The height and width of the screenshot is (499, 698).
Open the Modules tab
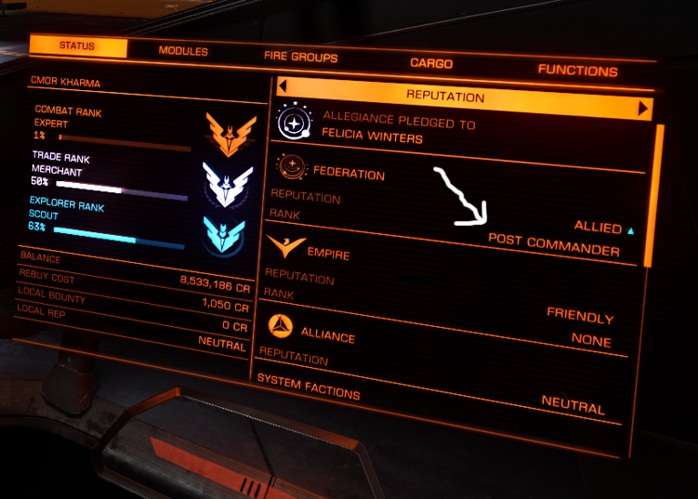(183, 51)
